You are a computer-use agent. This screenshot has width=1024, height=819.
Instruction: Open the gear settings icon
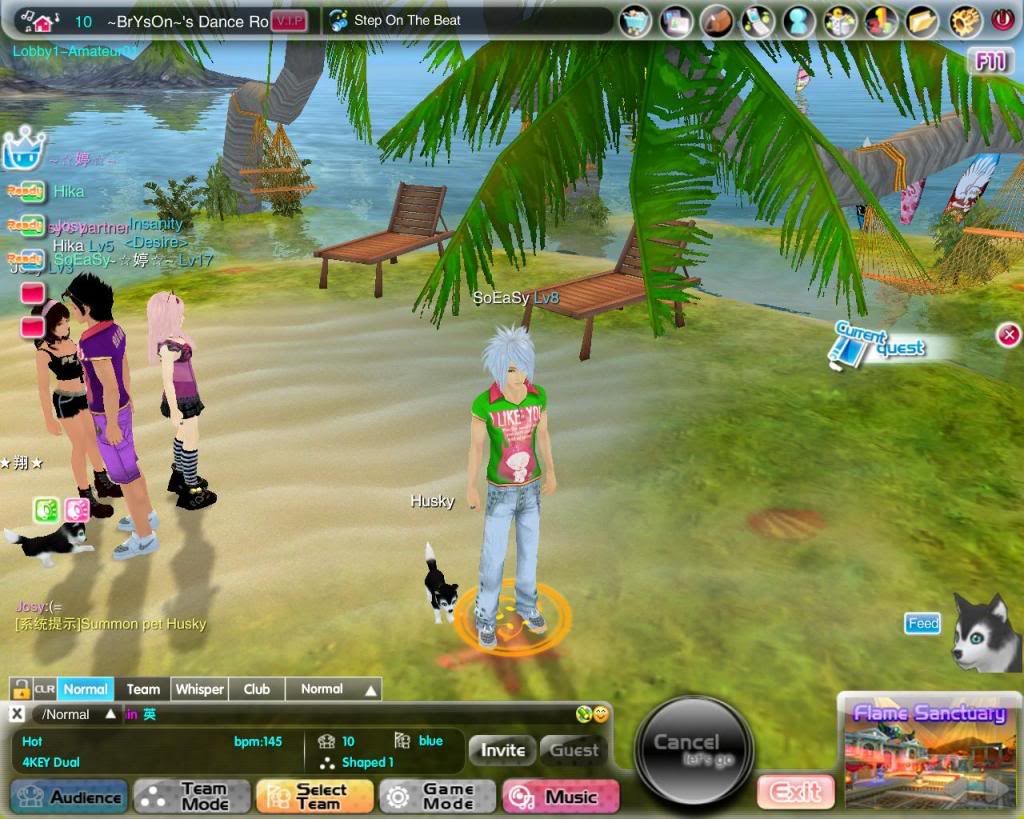pos(965,20)
